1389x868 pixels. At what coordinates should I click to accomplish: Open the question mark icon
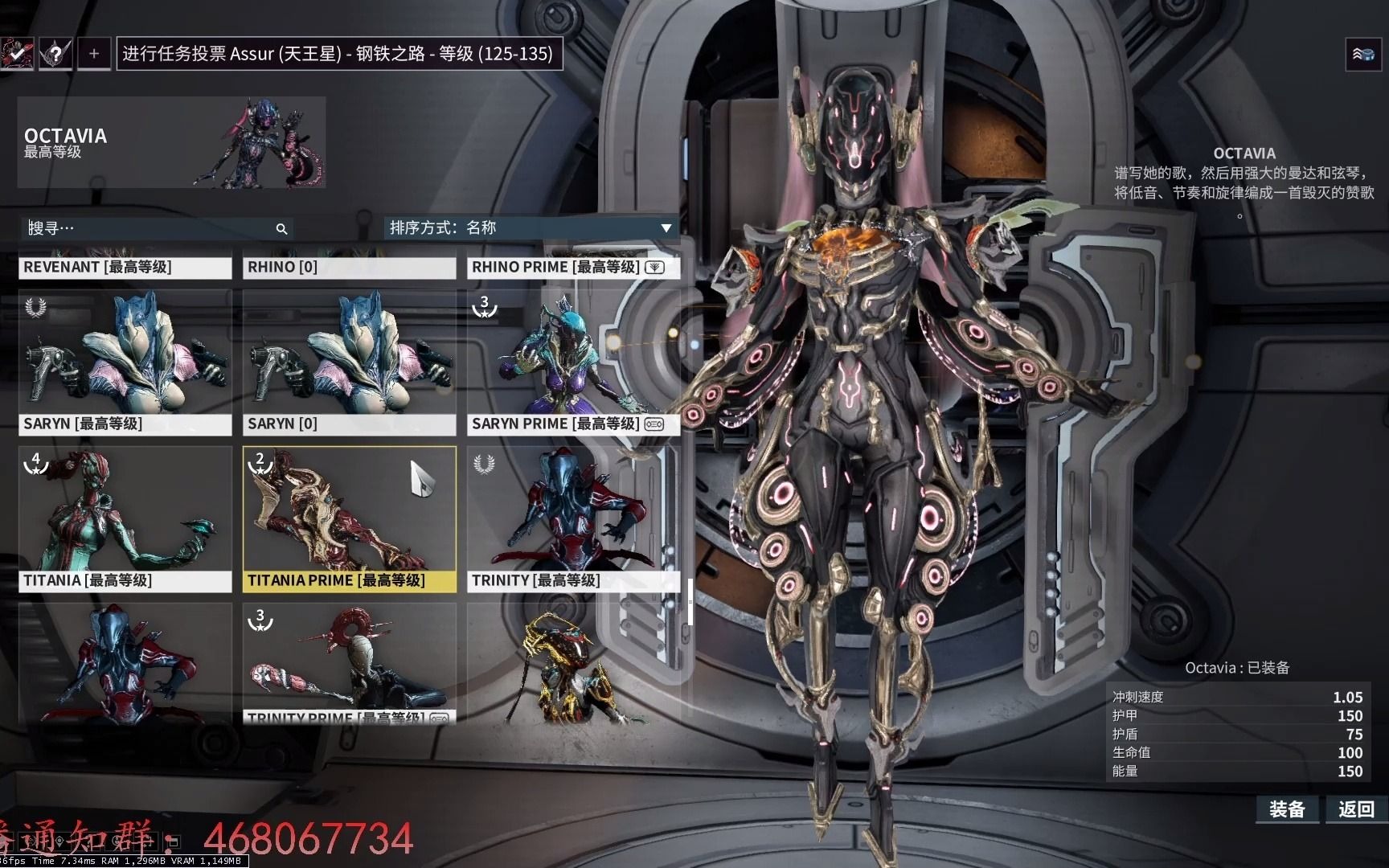(x=55, y=54)
